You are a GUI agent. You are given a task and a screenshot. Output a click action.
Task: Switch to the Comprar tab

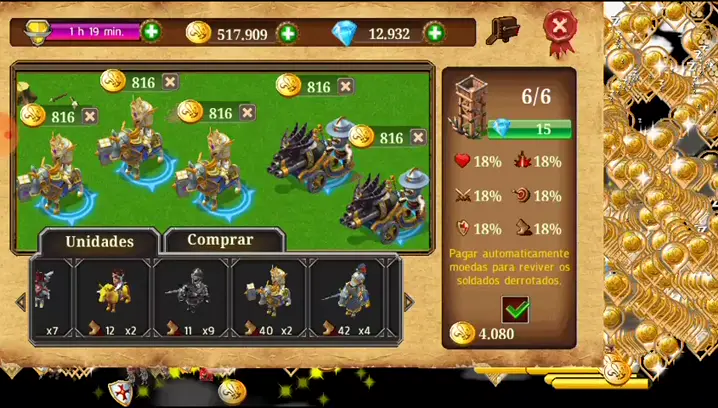tap(221, 240)
